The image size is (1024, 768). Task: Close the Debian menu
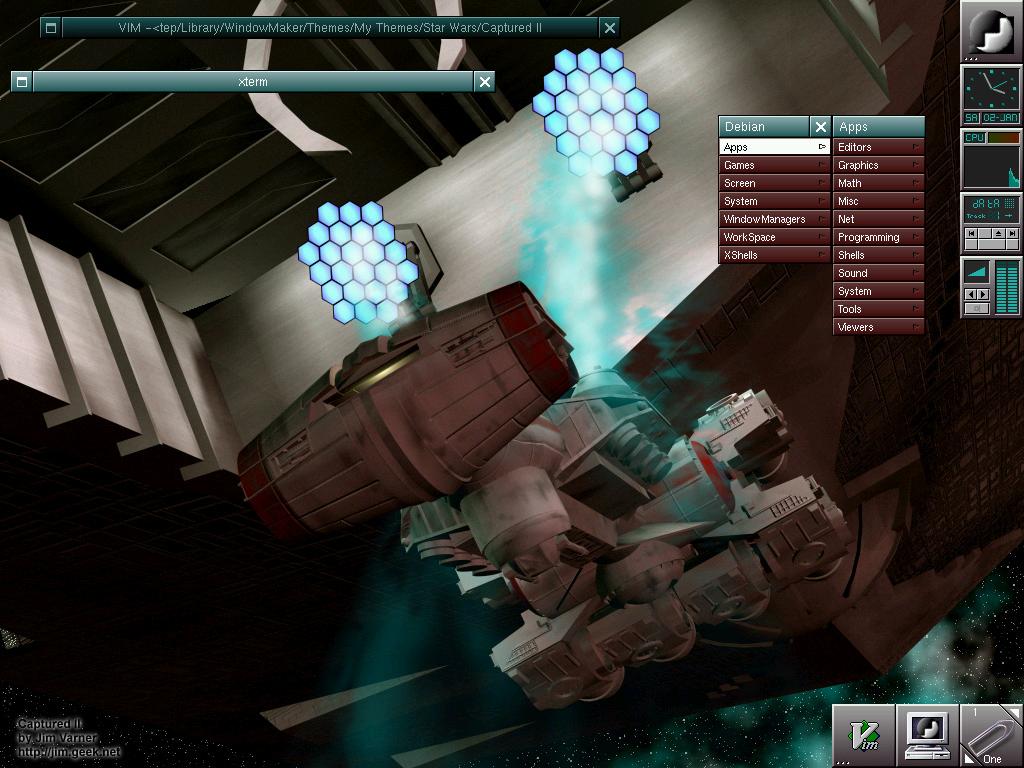pos(821,127)
